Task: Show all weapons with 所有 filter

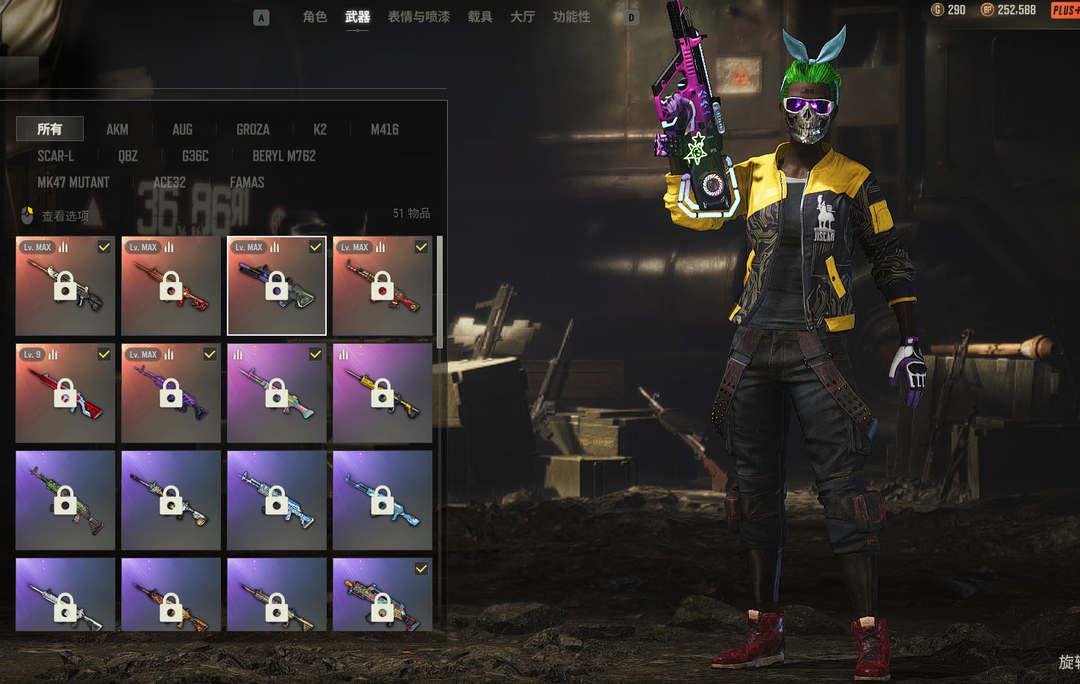Action: [50, 129]
